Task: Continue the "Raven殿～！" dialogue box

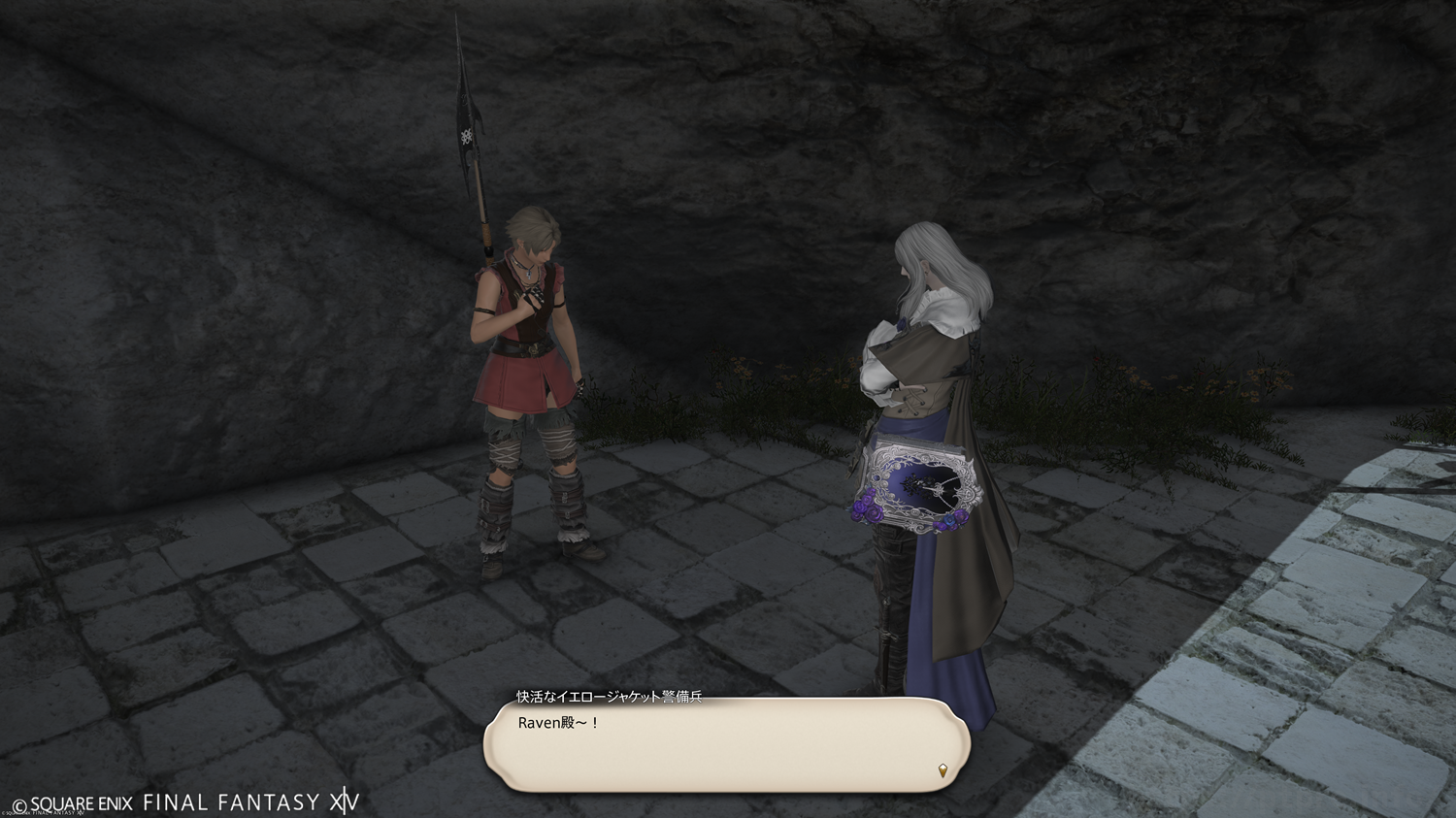Action: 726,744
